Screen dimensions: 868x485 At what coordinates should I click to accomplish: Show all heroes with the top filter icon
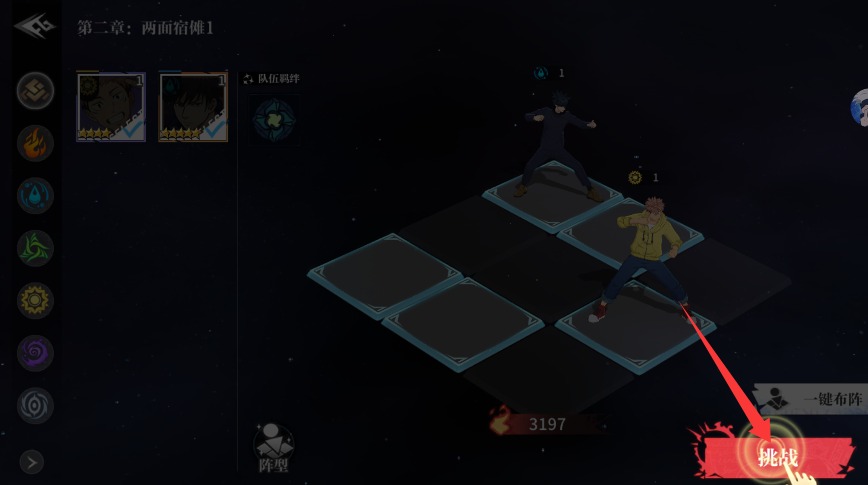pos(35,90)
